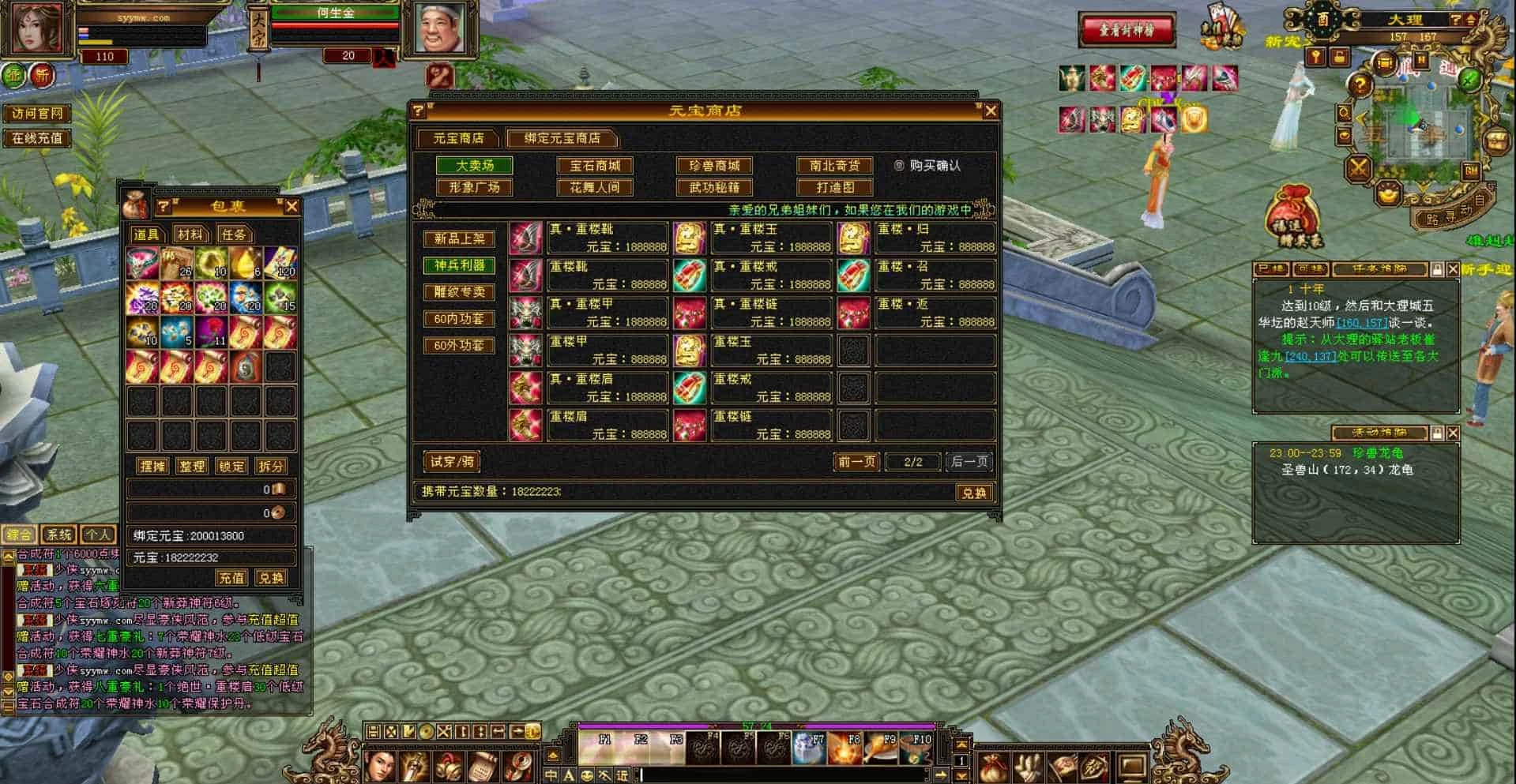This screenshot has height=784, width=1516.
Task: Open the 在线充值 recharge button
Action: click(37, 138)
